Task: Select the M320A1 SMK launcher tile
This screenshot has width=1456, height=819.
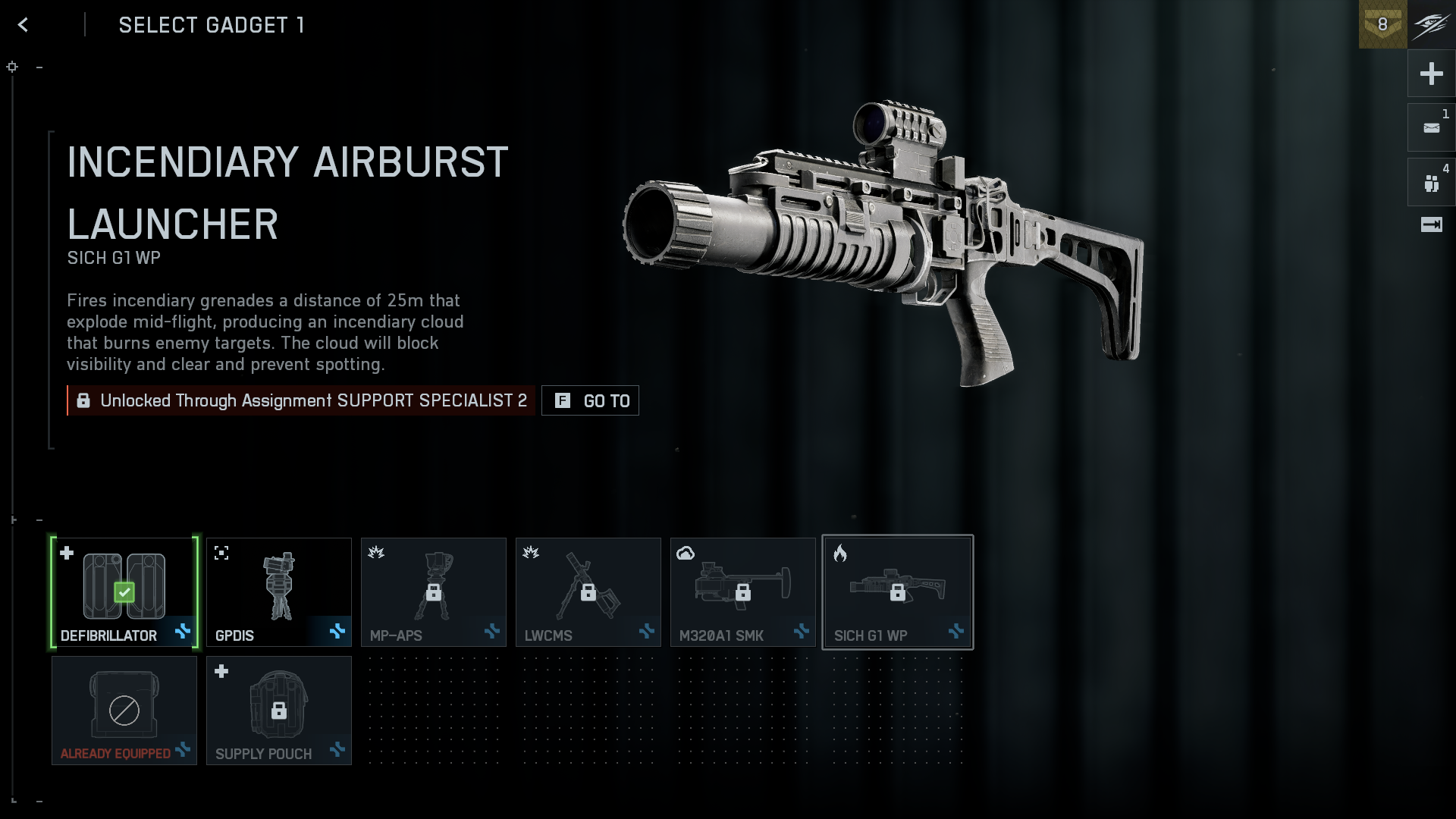Action: tap(743, 592)
